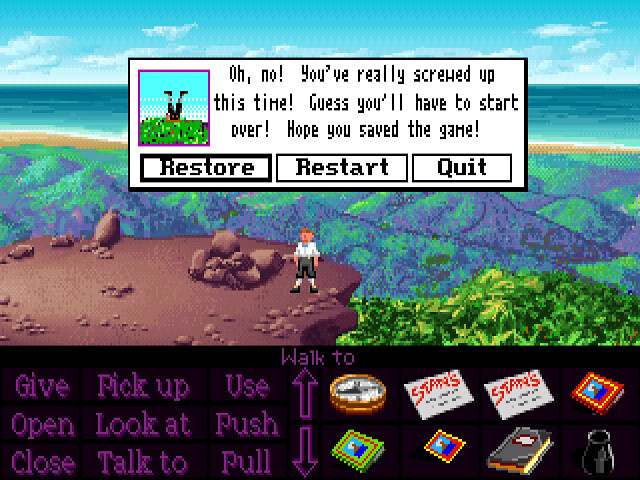Activate the Pull verb
The width and height of the screenshot is (640, 480).
point(246,462)
